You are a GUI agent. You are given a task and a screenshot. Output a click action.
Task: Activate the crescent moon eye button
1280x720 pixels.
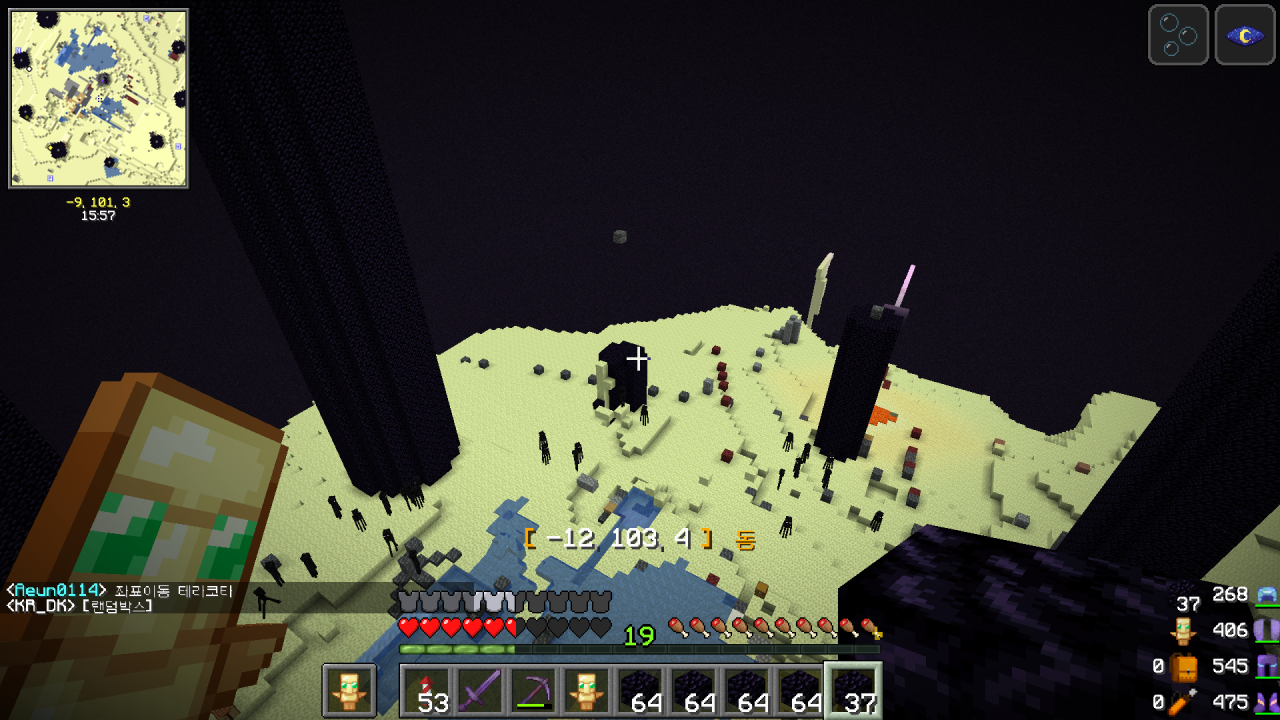click(1244, 35)
